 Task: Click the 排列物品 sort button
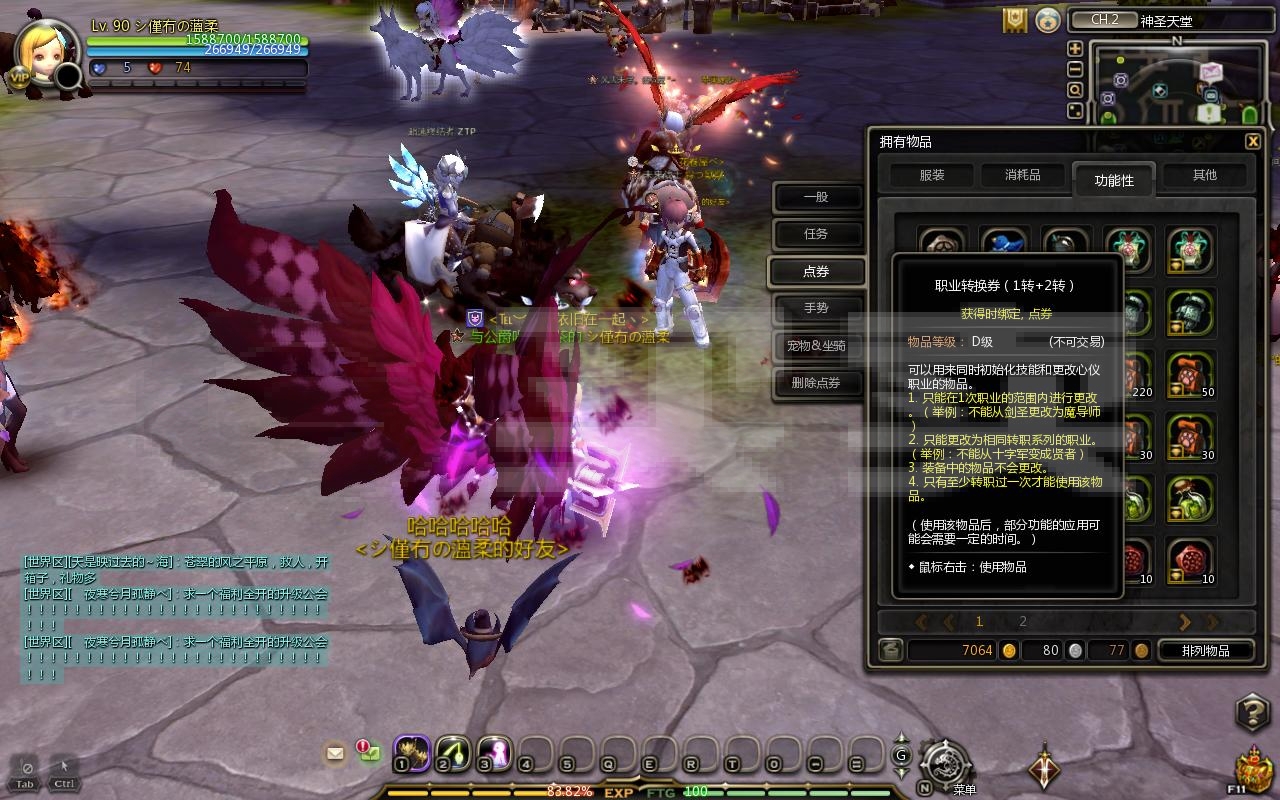click(x=1205, y=651)
